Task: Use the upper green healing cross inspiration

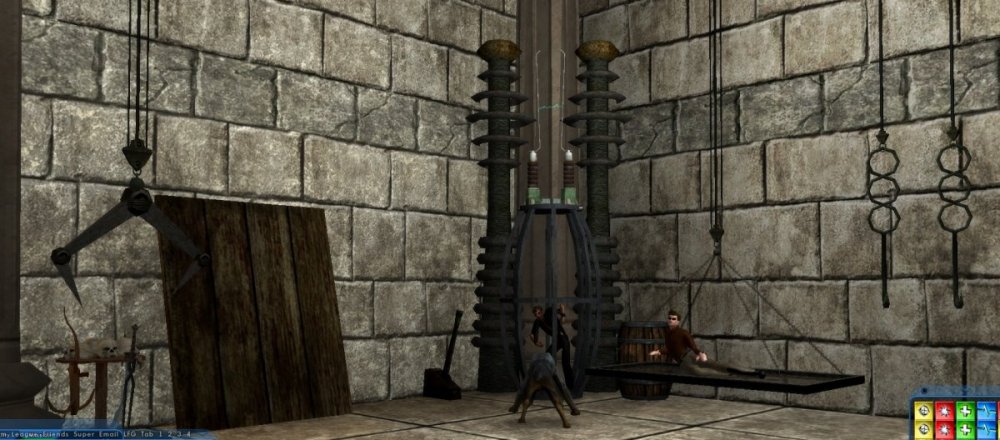Action: pyautogui.click(x=964, y=412)
